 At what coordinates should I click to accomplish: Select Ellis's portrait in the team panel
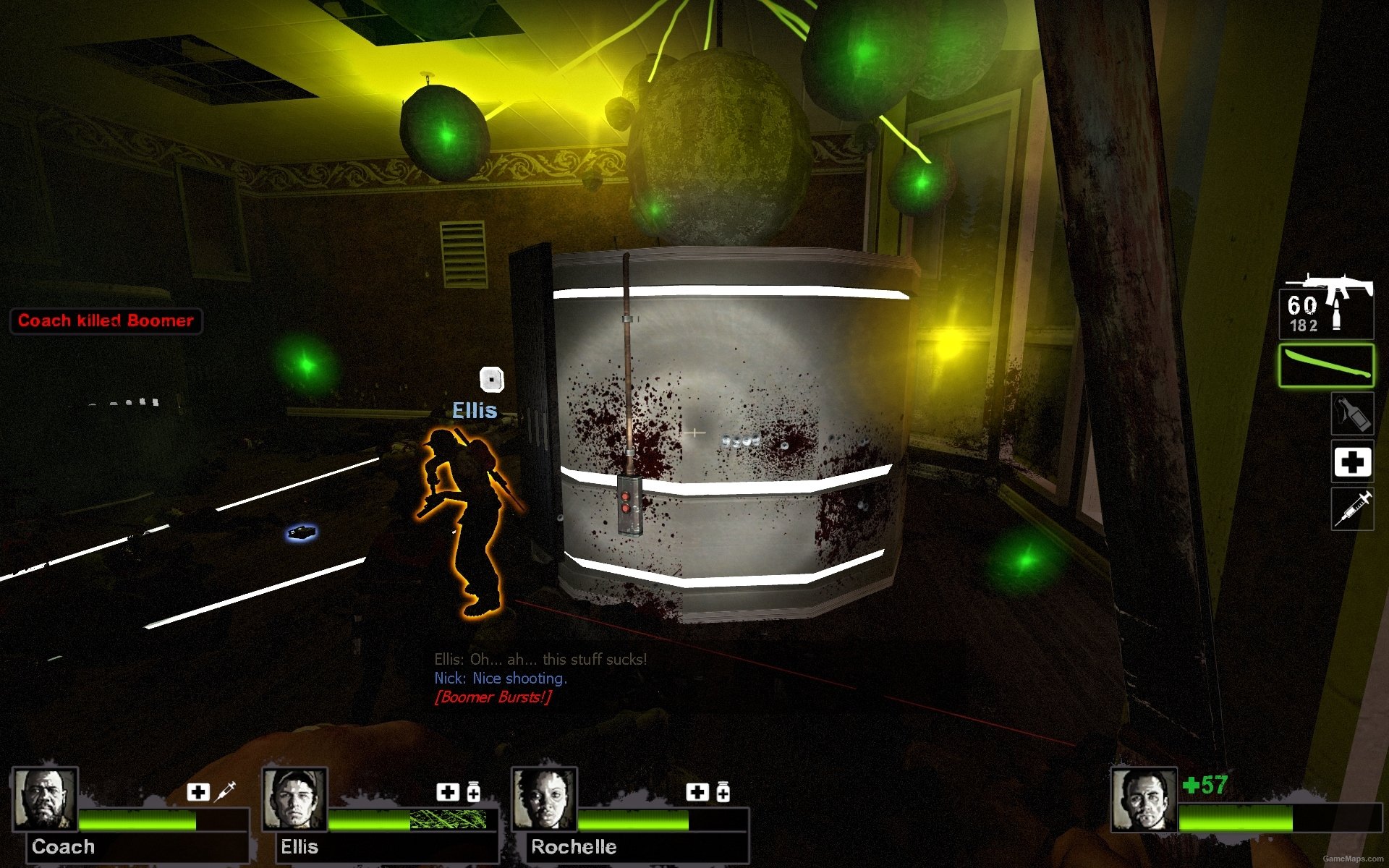294,799
